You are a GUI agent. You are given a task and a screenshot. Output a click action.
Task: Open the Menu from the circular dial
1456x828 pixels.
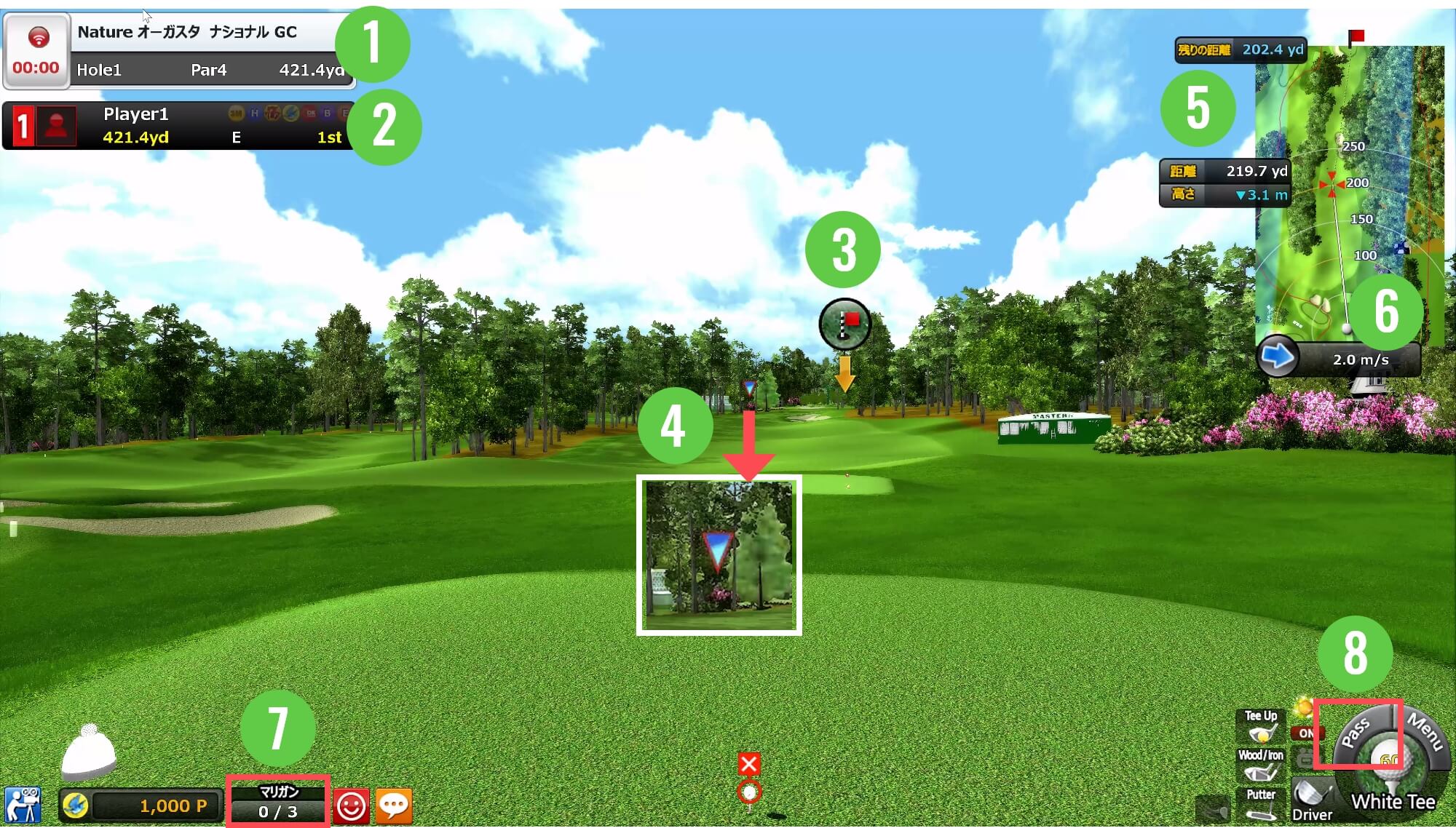pyautogui.click(x=1425, y=731)
